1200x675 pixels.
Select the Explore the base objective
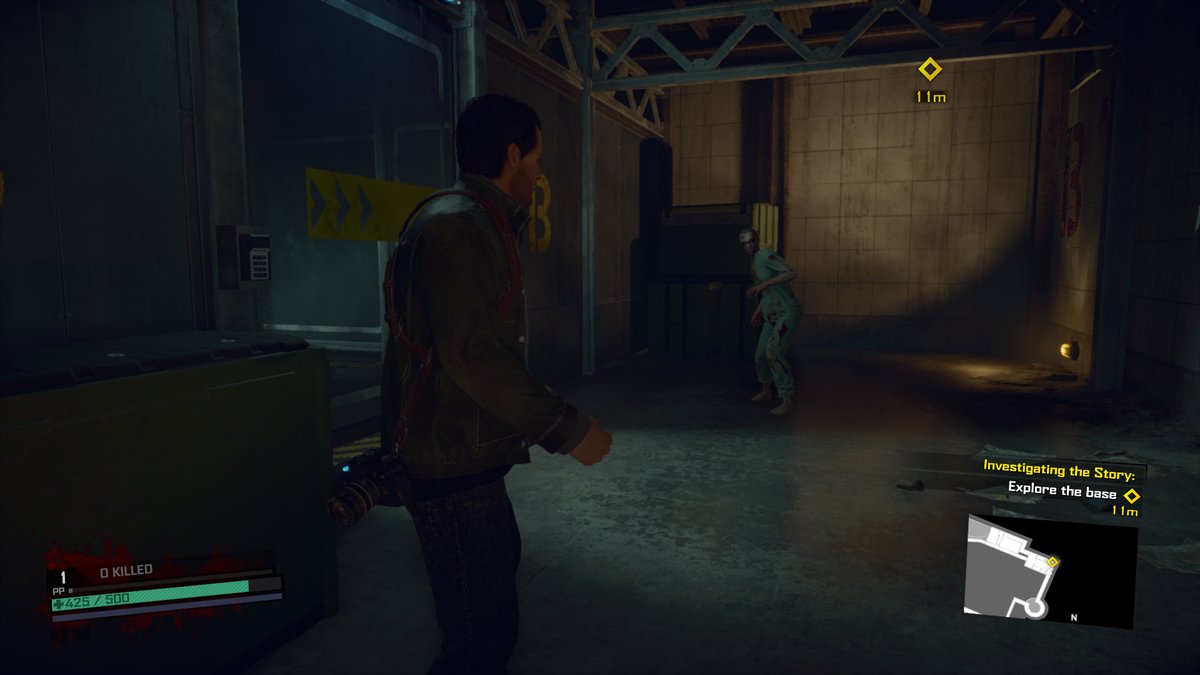pos(1059,489)
